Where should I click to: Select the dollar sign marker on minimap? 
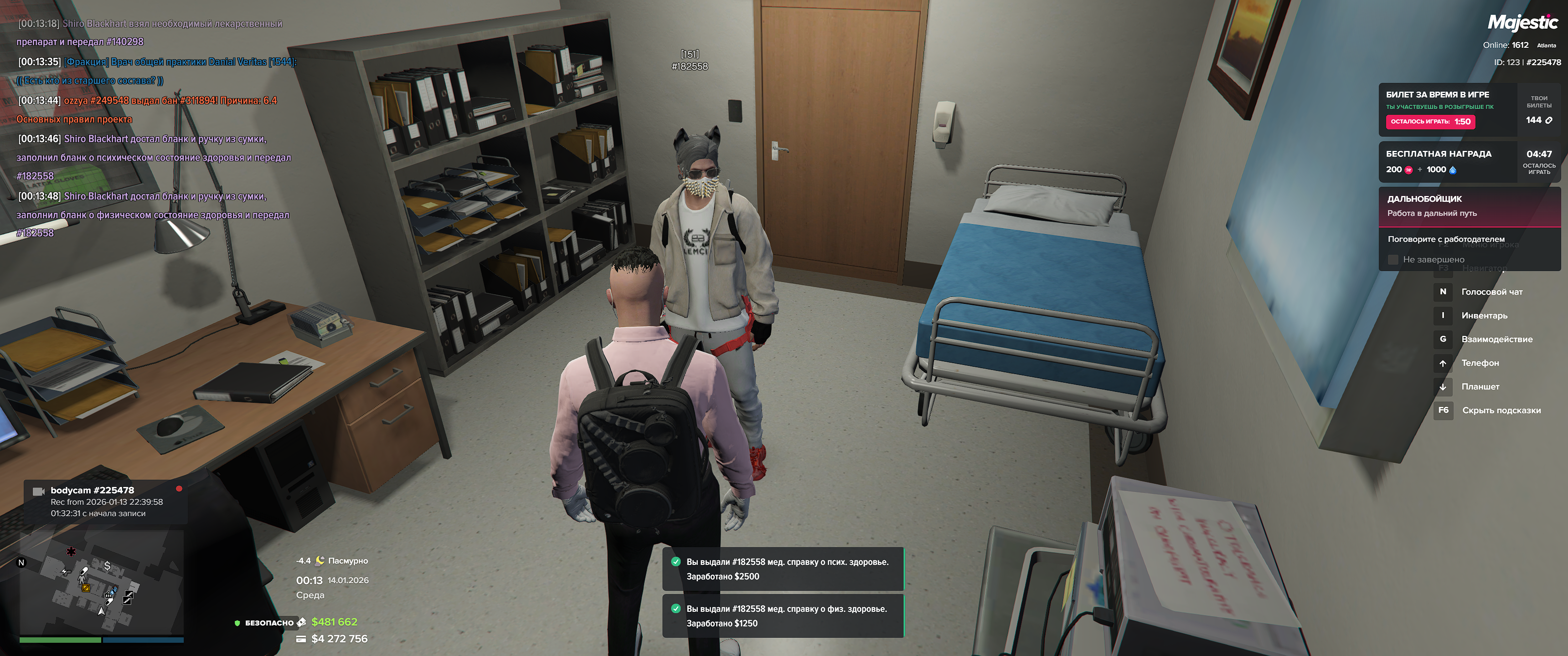click(x=108, y=566)
